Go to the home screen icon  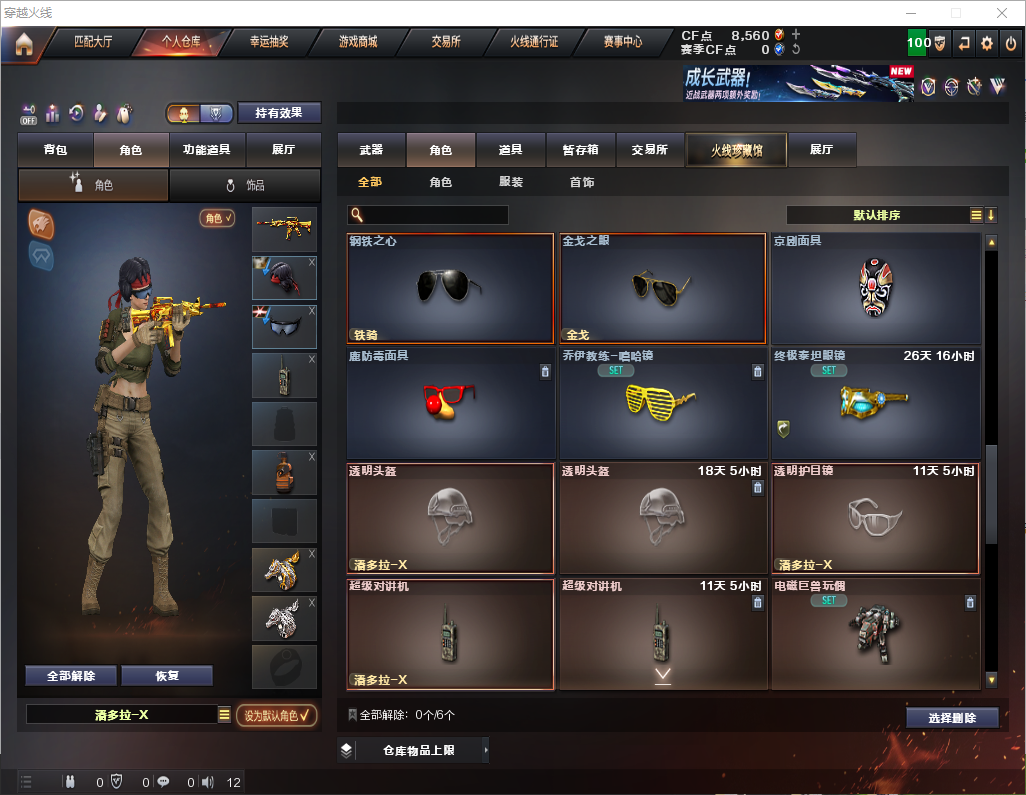coord(23,43)
